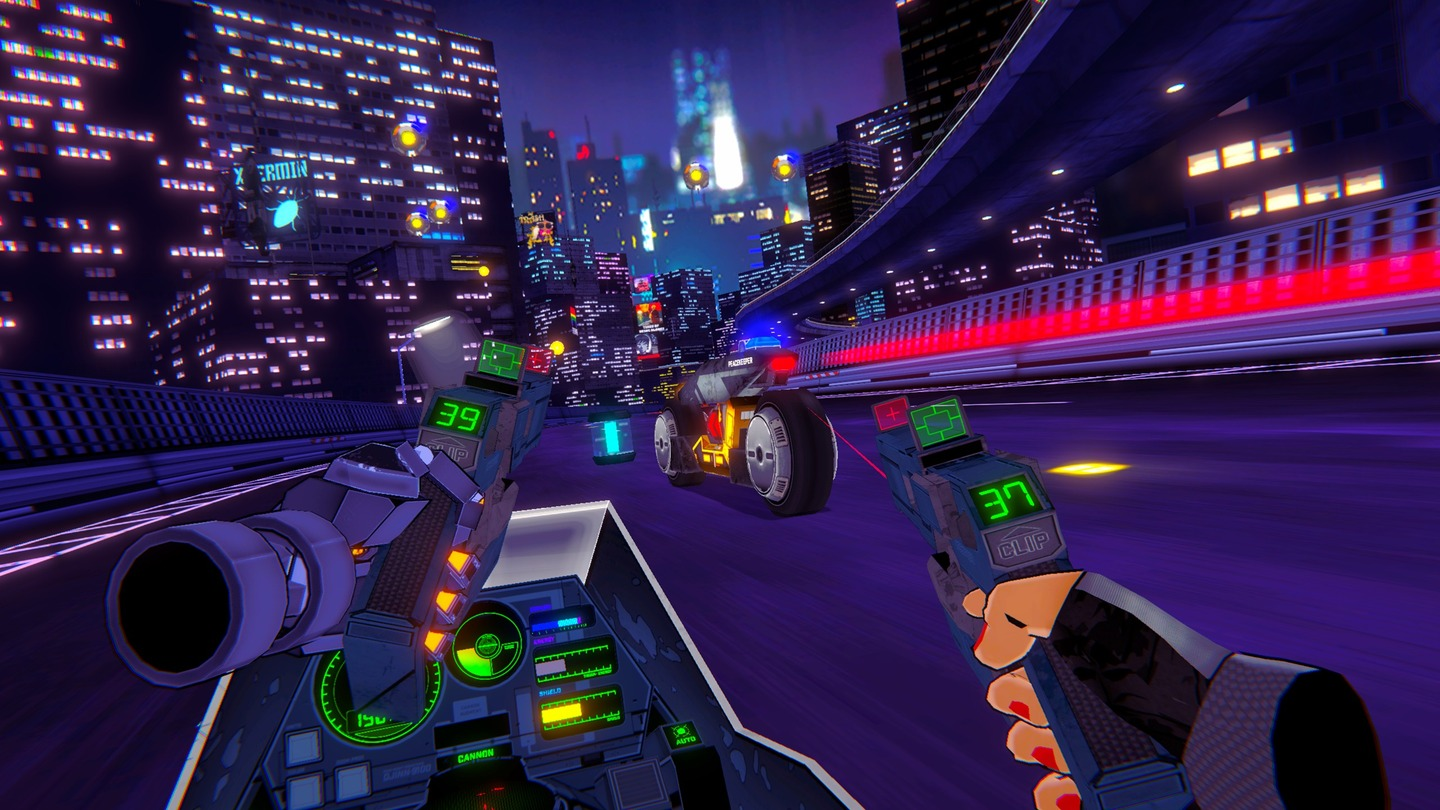This screenshot has height=810, width=1440.
Task: Click the red display panel on the left pistol
Action: pos(537,358)
